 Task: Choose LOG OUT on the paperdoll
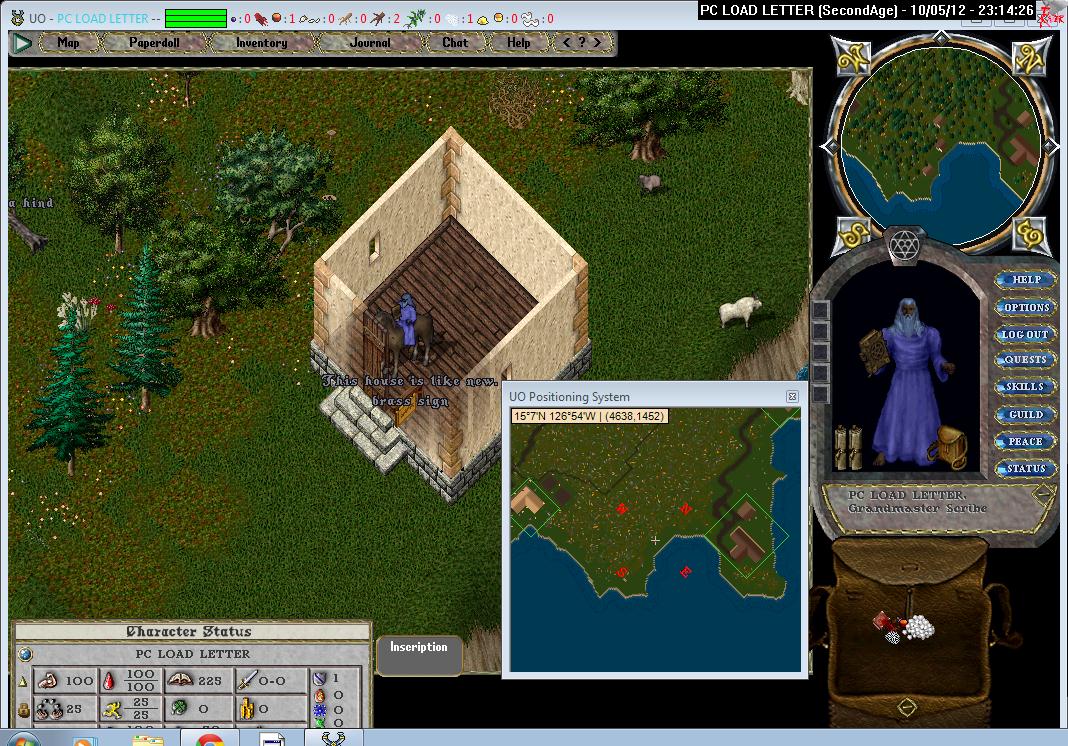point(1026,334)
